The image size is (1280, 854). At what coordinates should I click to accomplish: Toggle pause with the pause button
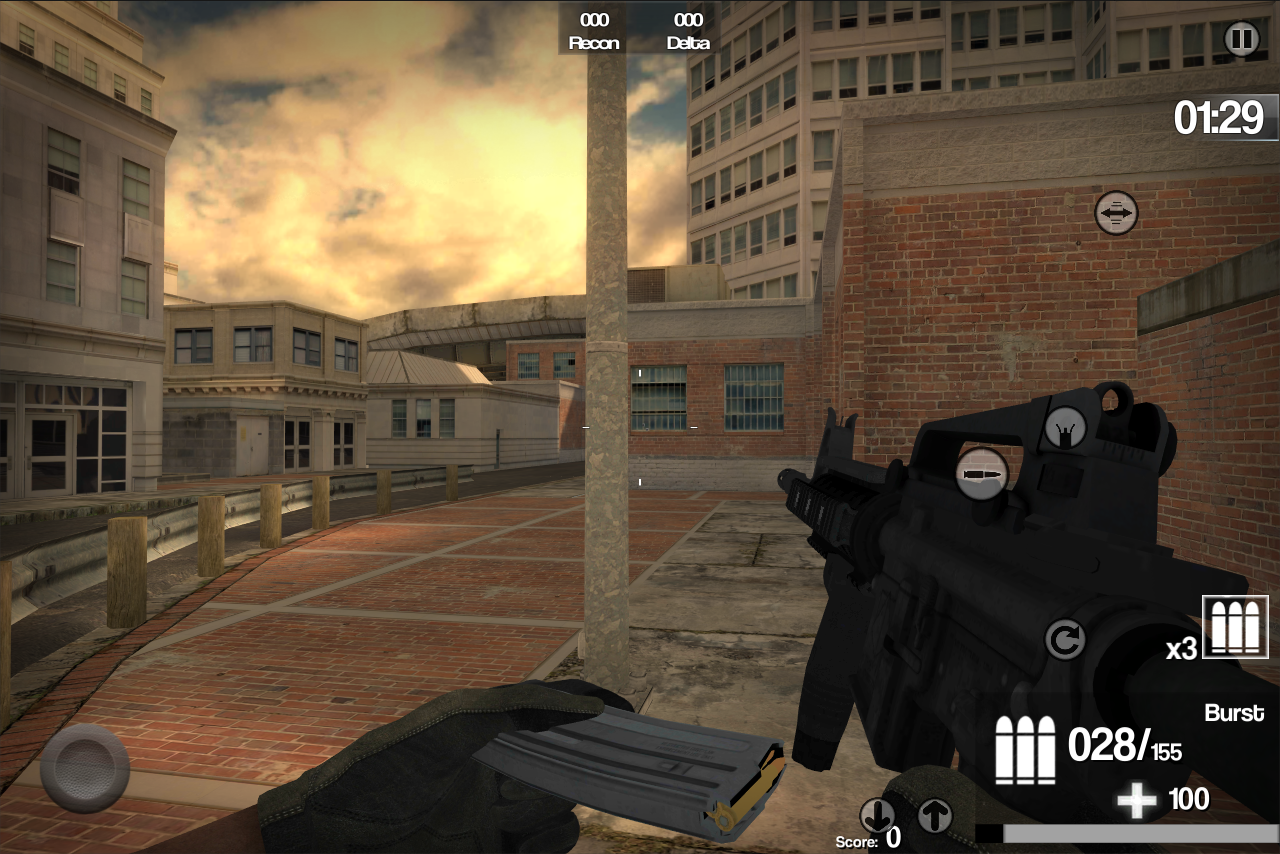pos(1241,39)
